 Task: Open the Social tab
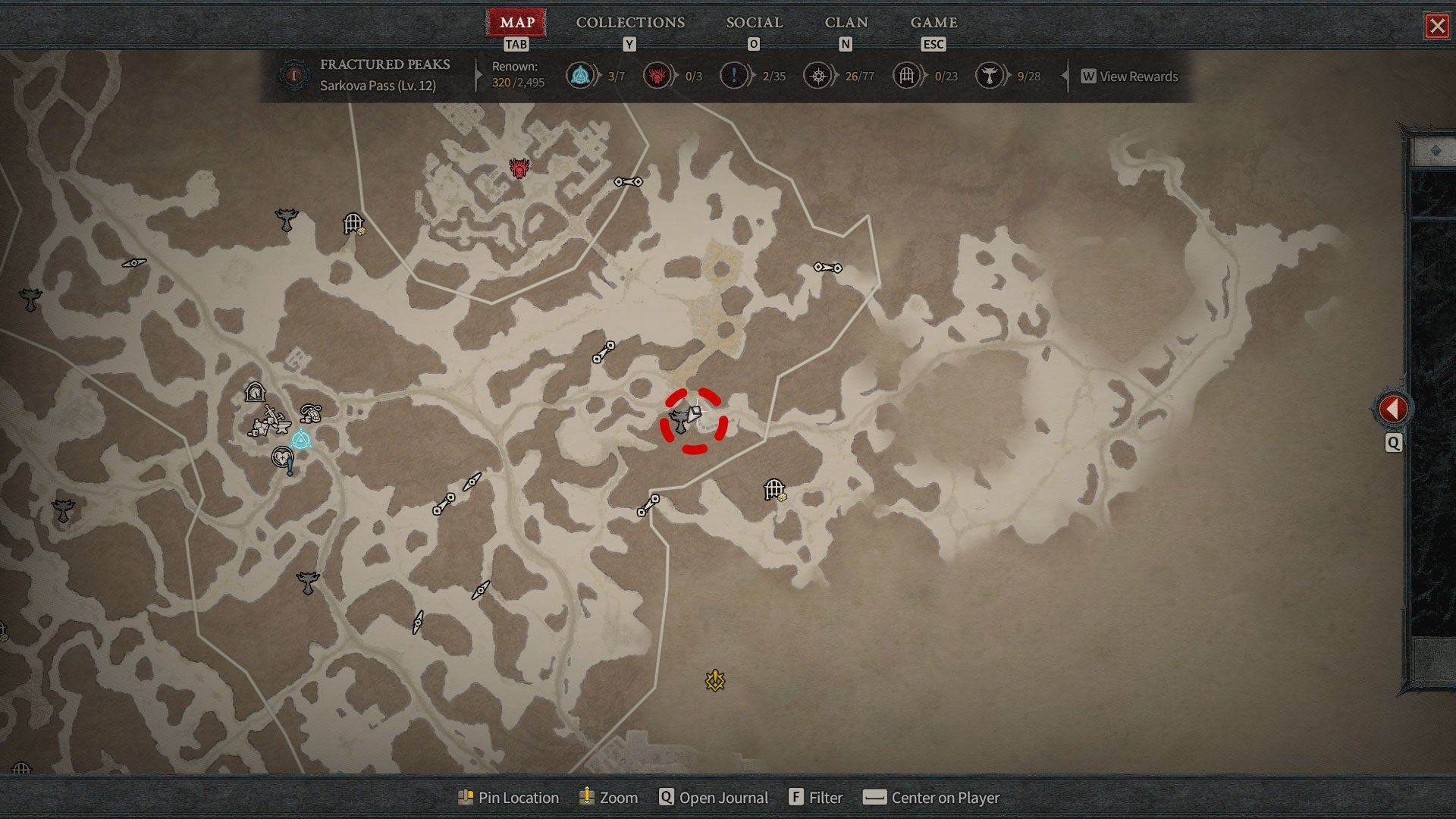(754, 23)
